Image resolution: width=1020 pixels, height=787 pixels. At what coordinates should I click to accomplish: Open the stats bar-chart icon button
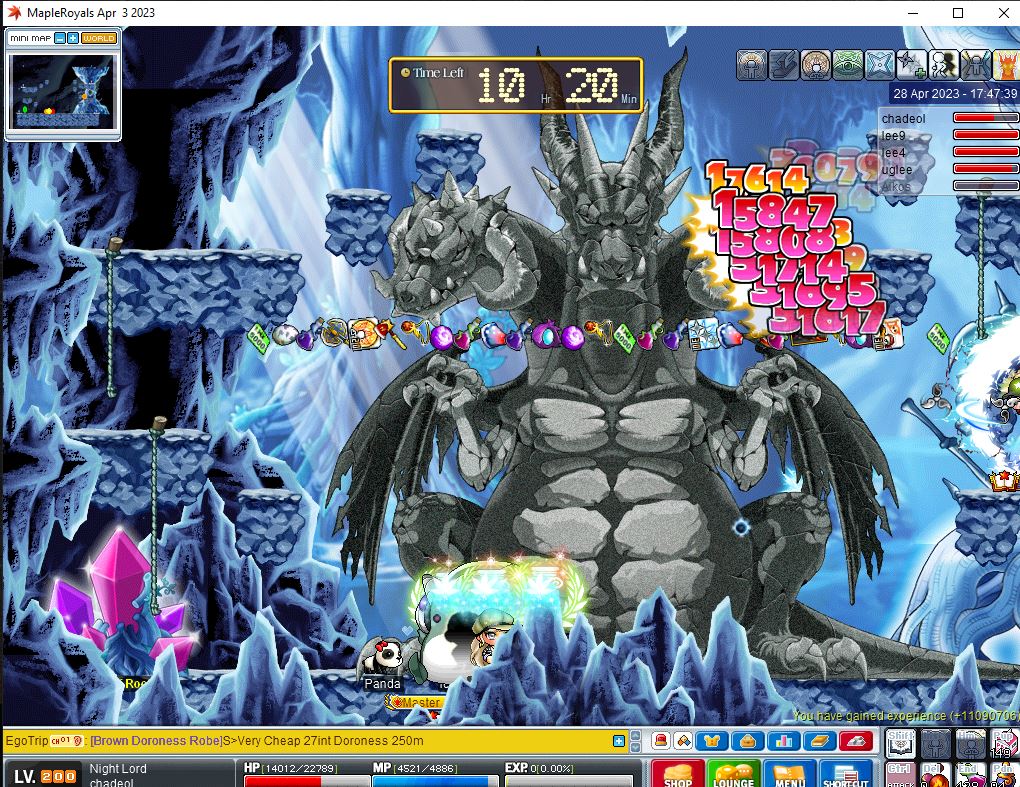tap(783, 741)
